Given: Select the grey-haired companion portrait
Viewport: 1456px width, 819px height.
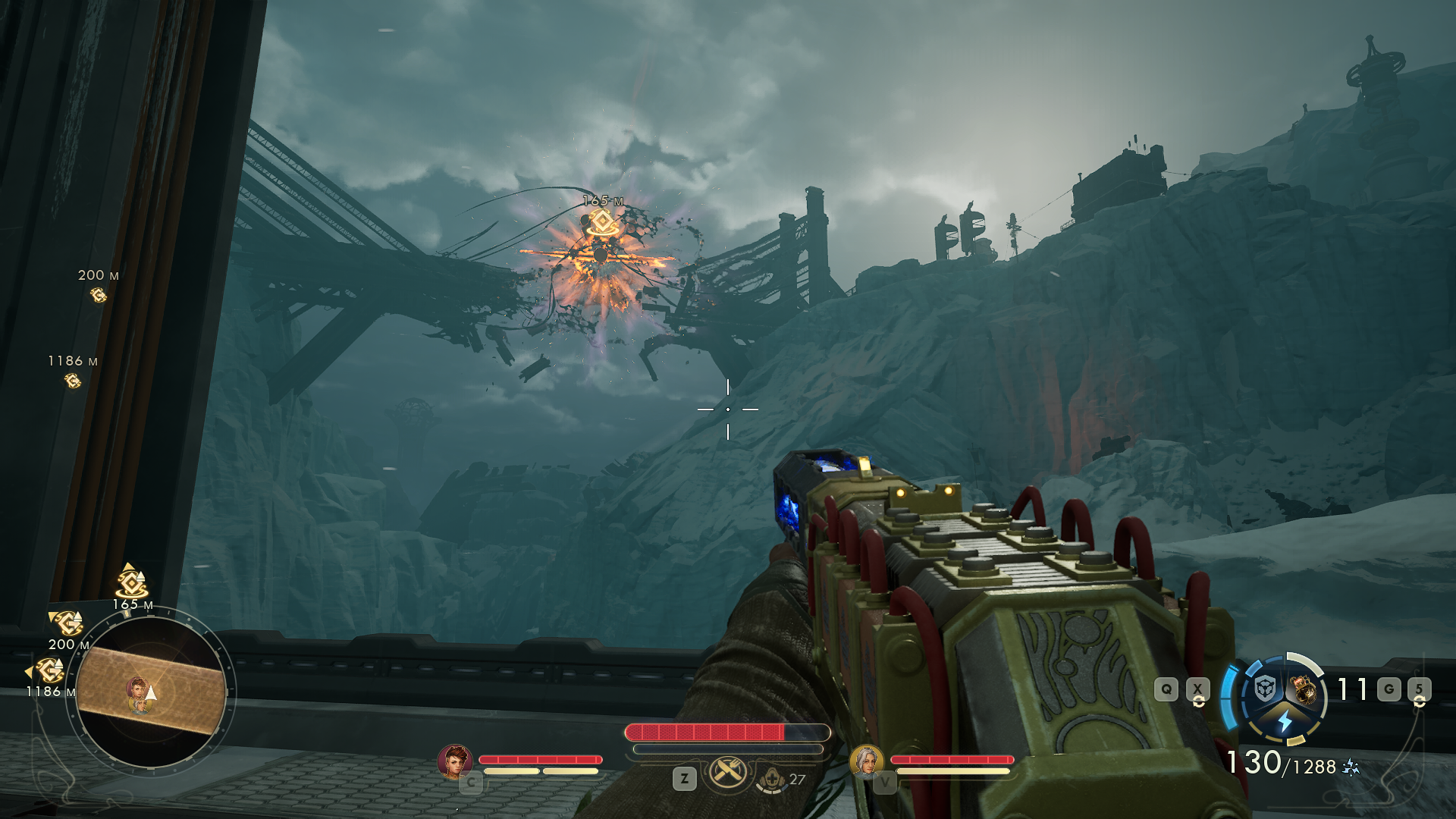Looking at the screenshot, I should click(866, 761).
